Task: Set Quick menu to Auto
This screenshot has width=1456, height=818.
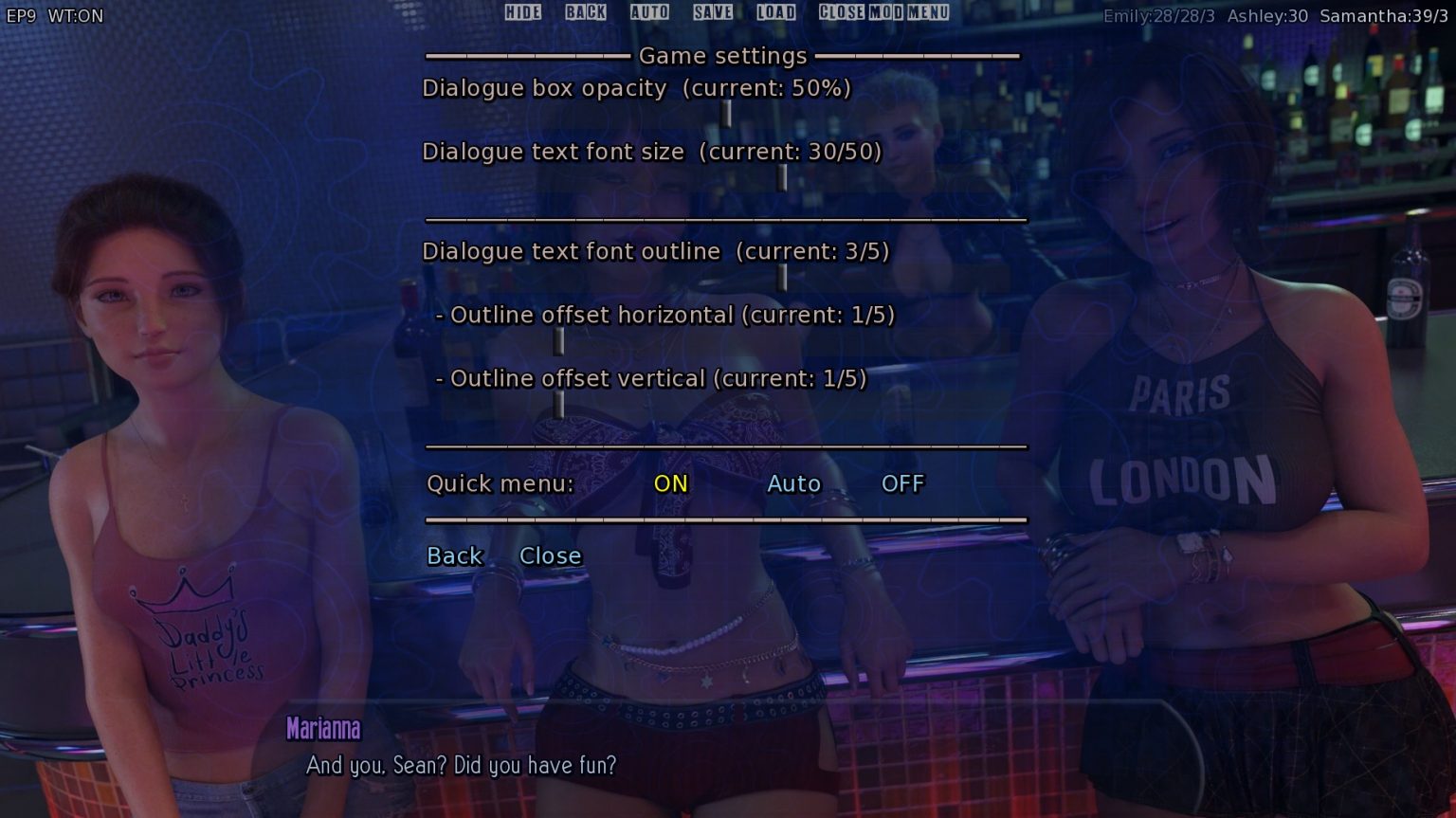Action: tap(794, 483)
